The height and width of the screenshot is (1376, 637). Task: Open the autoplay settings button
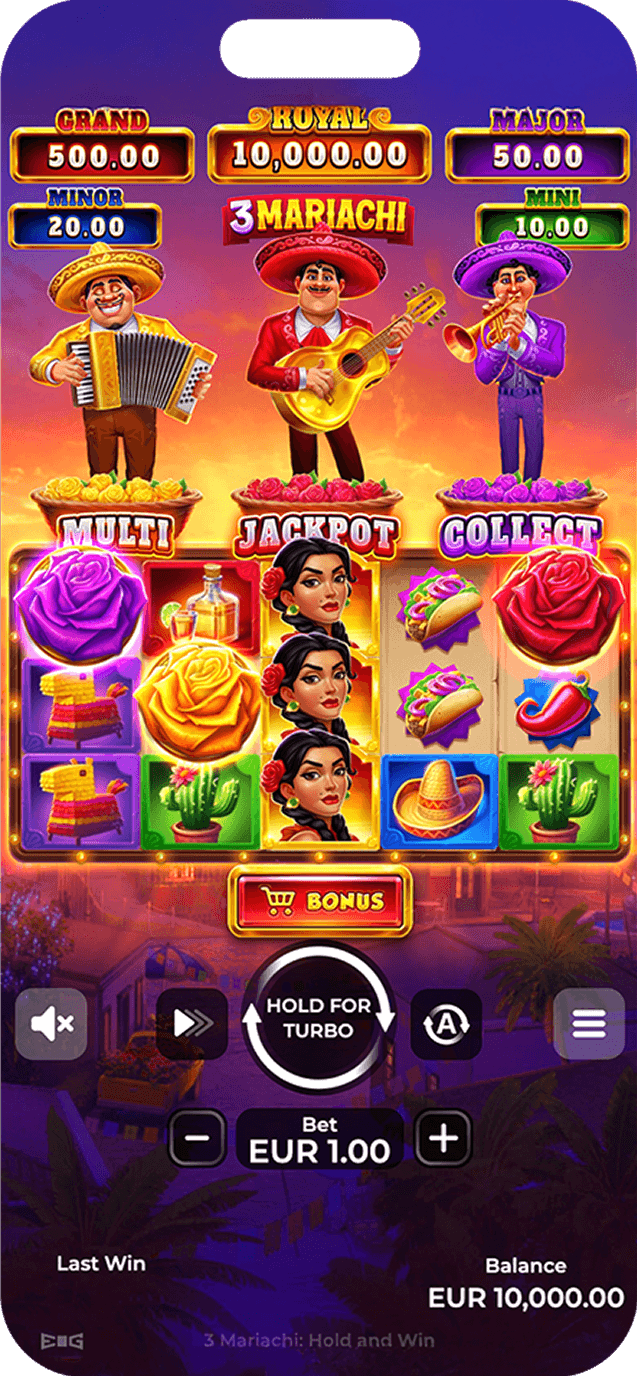click(446, 1024)
